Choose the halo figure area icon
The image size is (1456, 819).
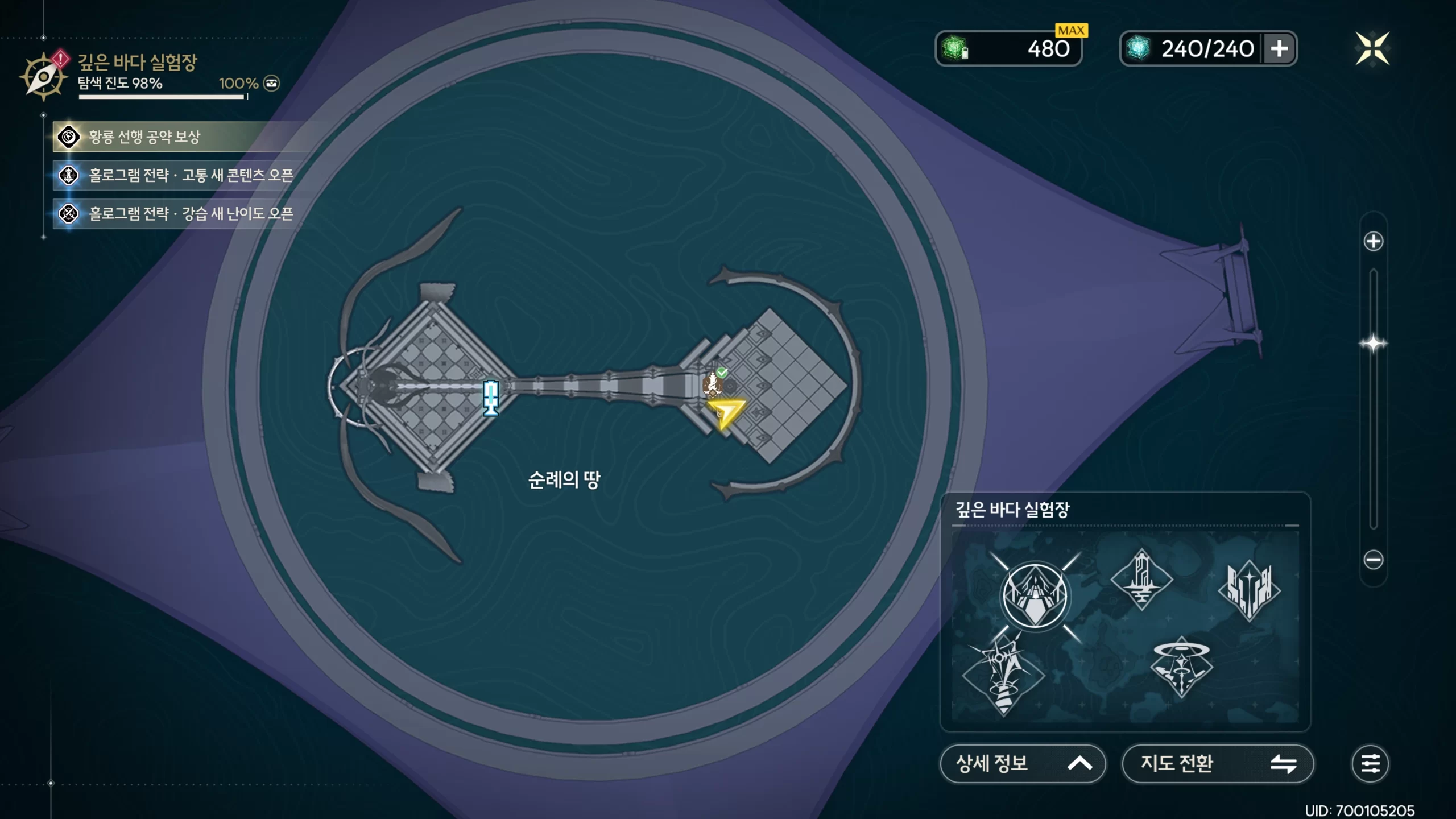(1181, 667)
